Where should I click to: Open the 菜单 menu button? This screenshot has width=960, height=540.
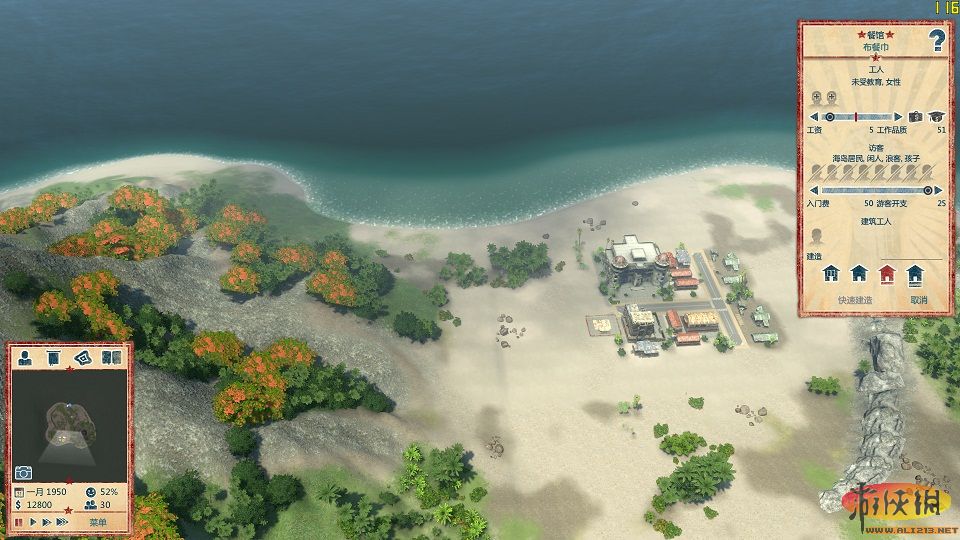pyautogui.click(x=97, y=522)
